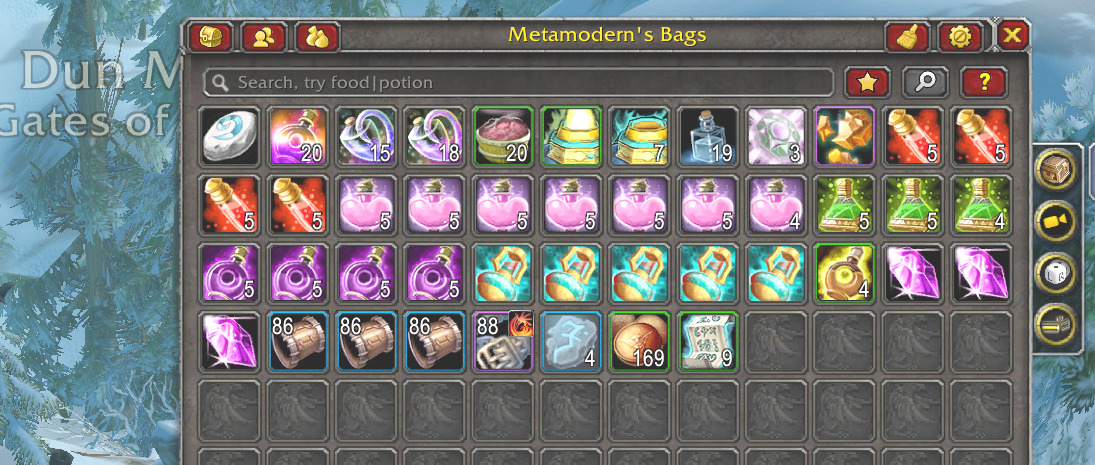Select the green gem stack of 3

point(775,137)
